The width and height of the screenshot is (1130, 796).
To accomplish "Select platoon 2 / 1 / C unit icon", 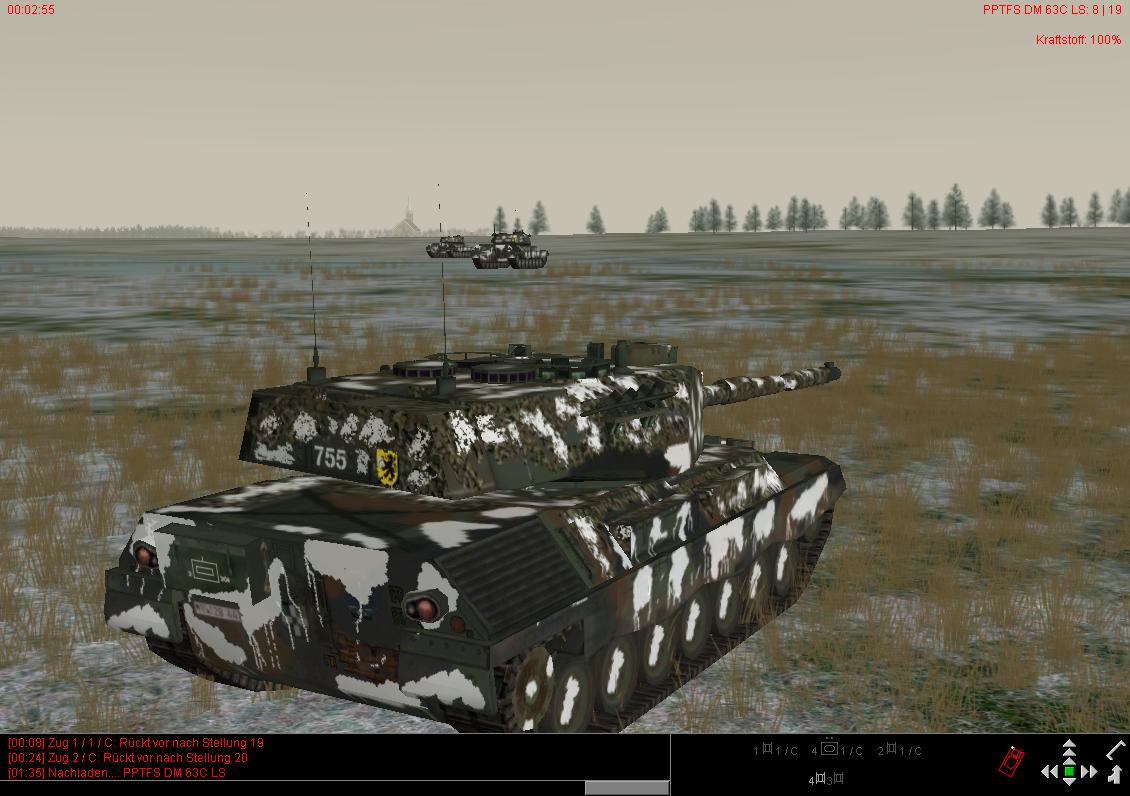I will click(892, 749).
